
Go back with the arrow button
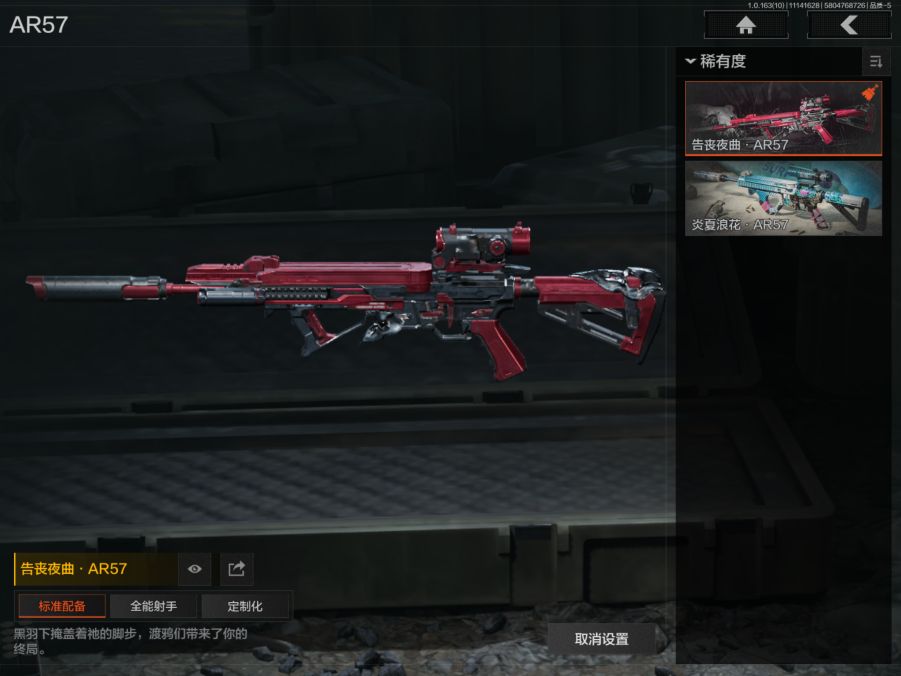pyautogui.click(x=849, y=25)
